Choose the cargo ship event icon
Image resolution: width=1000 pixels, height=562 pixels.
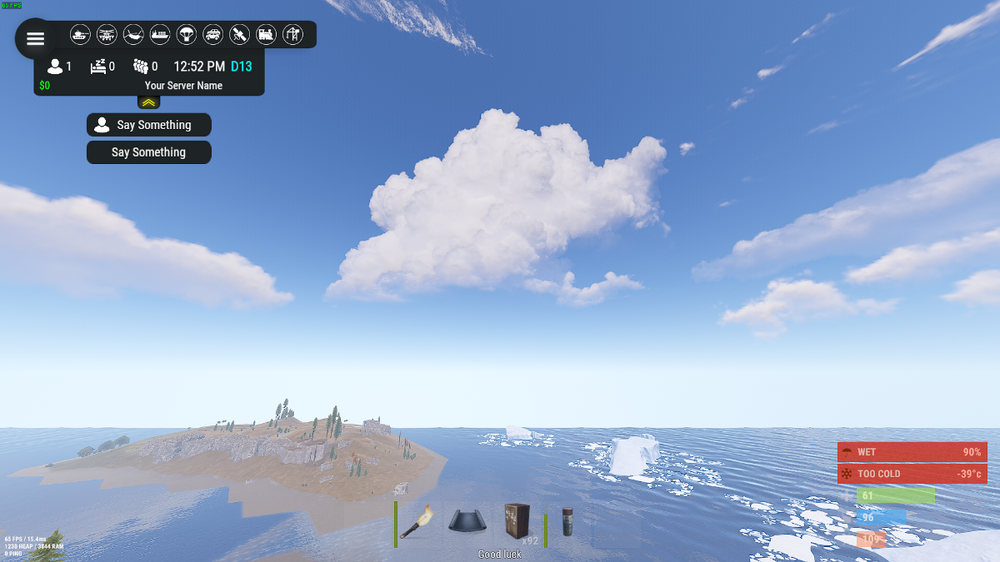(160, 35)
